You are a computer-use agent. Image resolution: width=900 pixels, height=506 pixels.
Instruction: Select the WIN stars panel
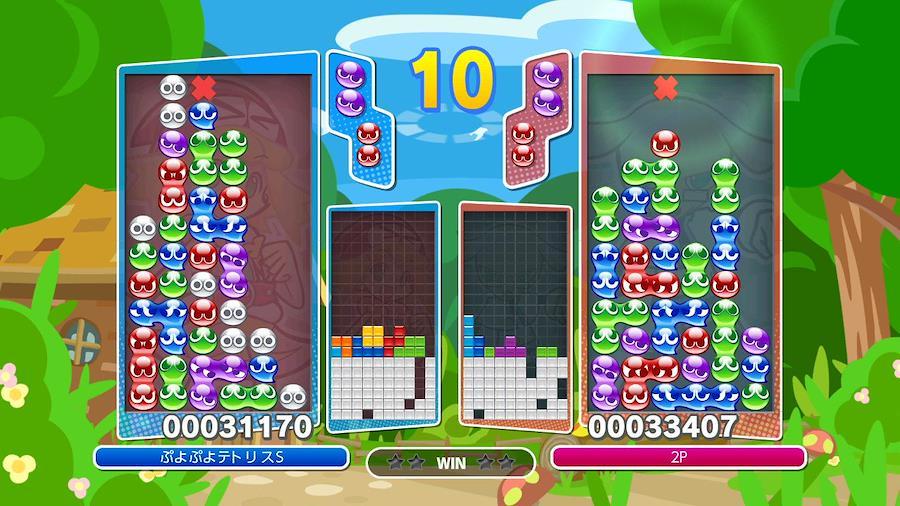click(450, 462)
